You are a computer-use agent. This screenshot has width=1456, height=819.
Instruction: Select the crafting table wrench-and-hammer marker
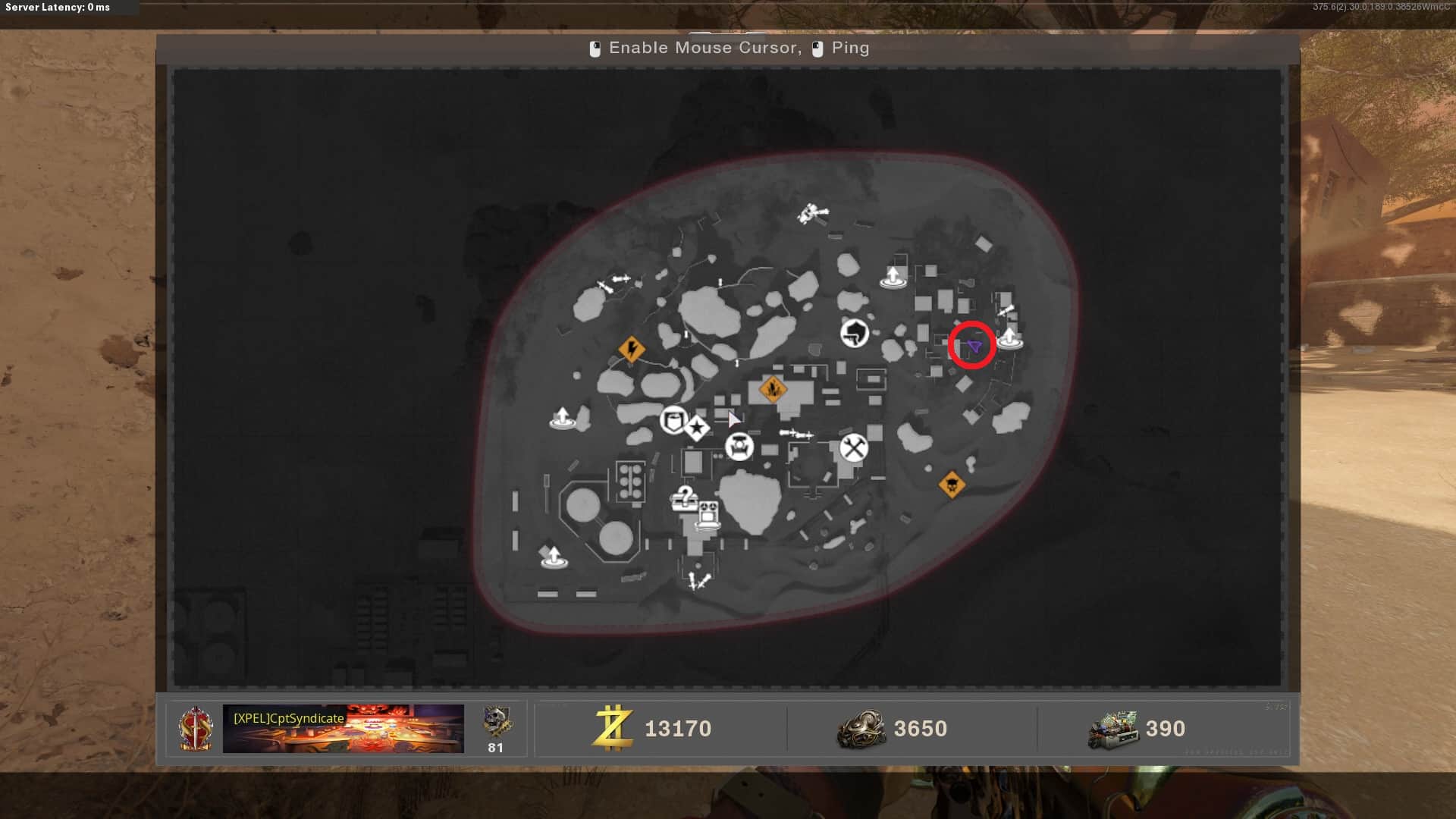click(854, 448)
